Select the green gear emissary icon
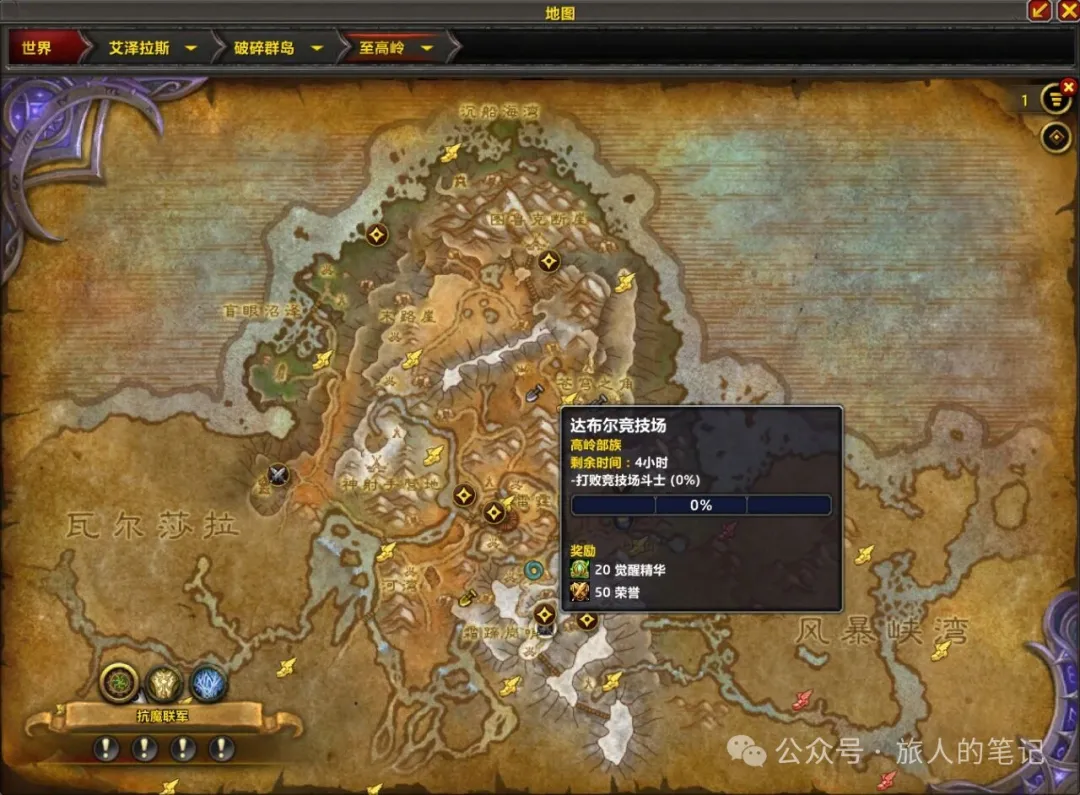The image size is (1080, 795). click(119, 682)
